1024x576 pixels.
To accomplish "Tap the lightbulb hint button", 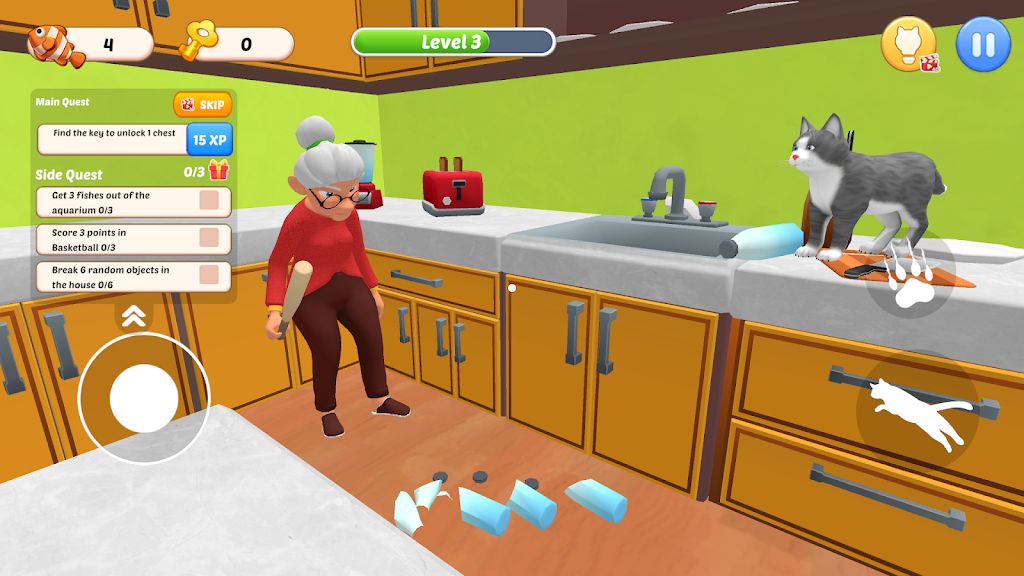I will (x=908, y=45).
